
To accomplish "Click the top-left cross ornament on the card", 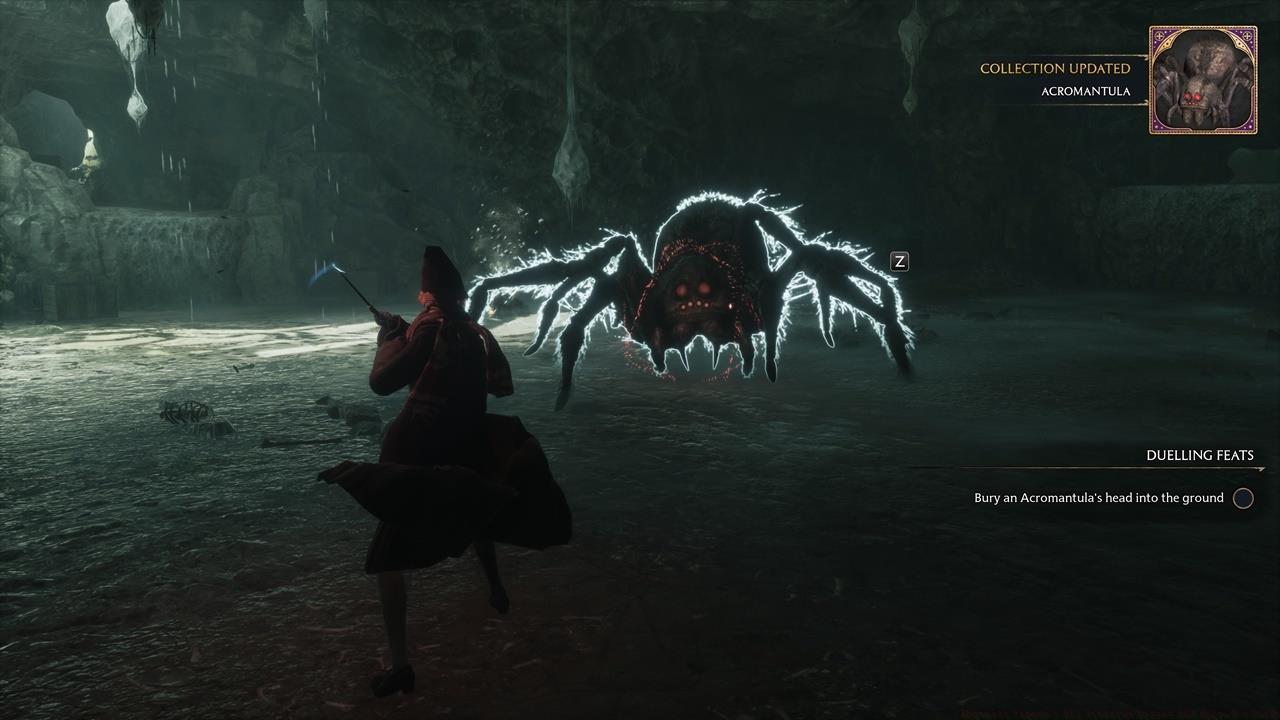I will point(1161,36).
